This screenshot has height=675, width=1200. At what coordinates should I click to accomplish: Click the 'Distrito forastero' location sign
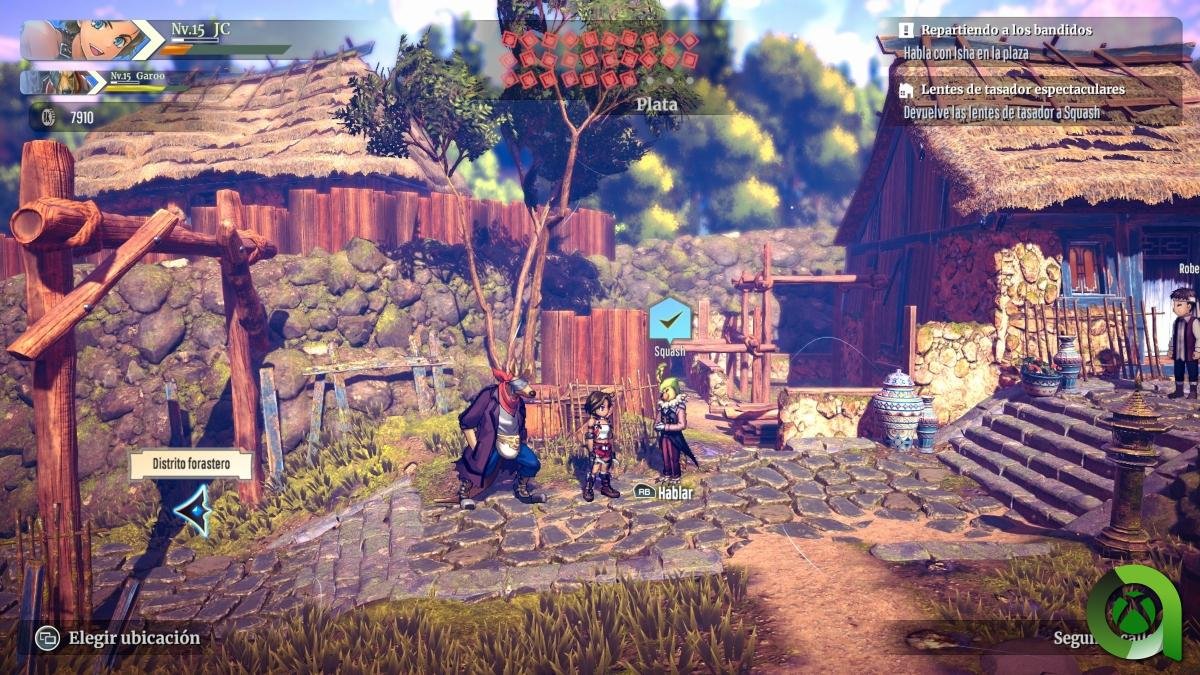point(190,464)
